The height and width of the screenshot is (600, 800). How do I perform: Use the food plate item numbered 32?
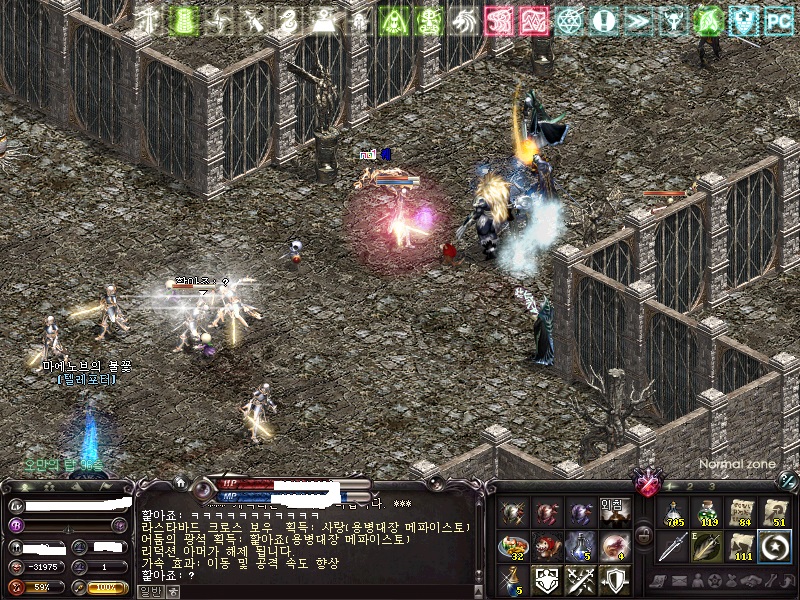(x=514, y=546)
